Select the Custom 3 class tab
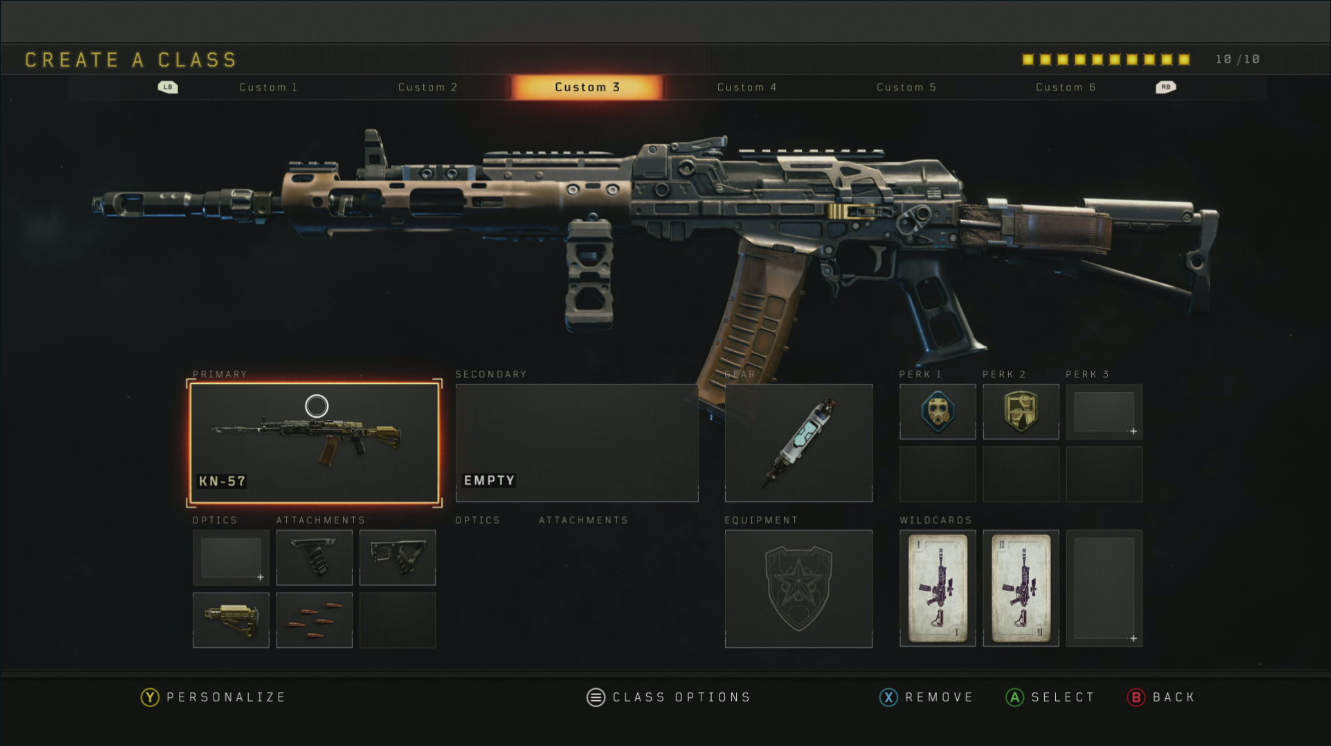Screen dimensions: 1331x746 (x=587, y=87)
